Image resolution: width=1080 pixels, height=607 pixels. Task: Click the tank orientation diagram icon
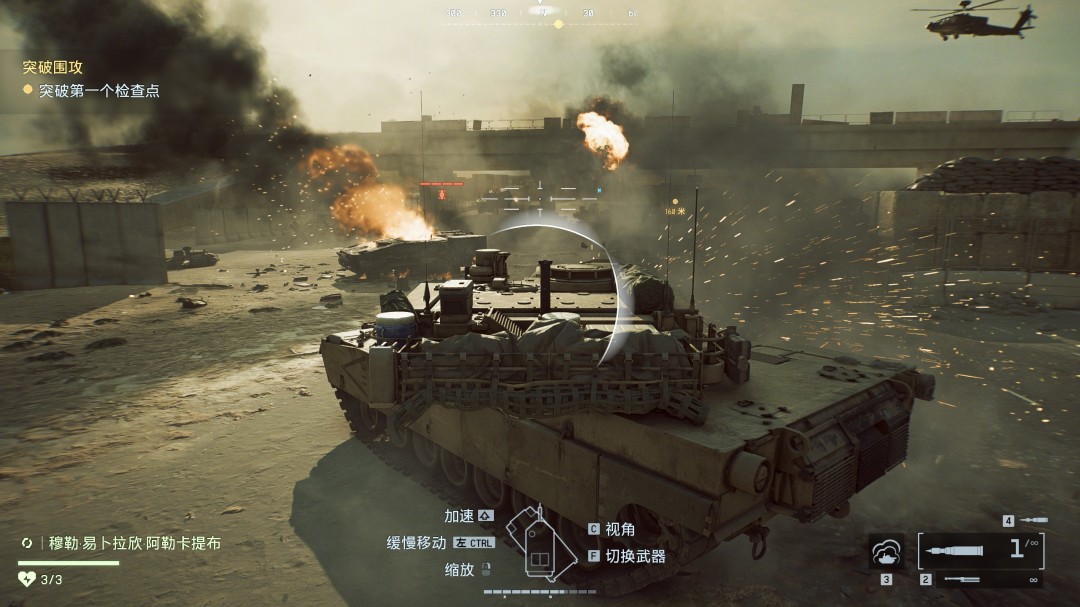point(541,543)
